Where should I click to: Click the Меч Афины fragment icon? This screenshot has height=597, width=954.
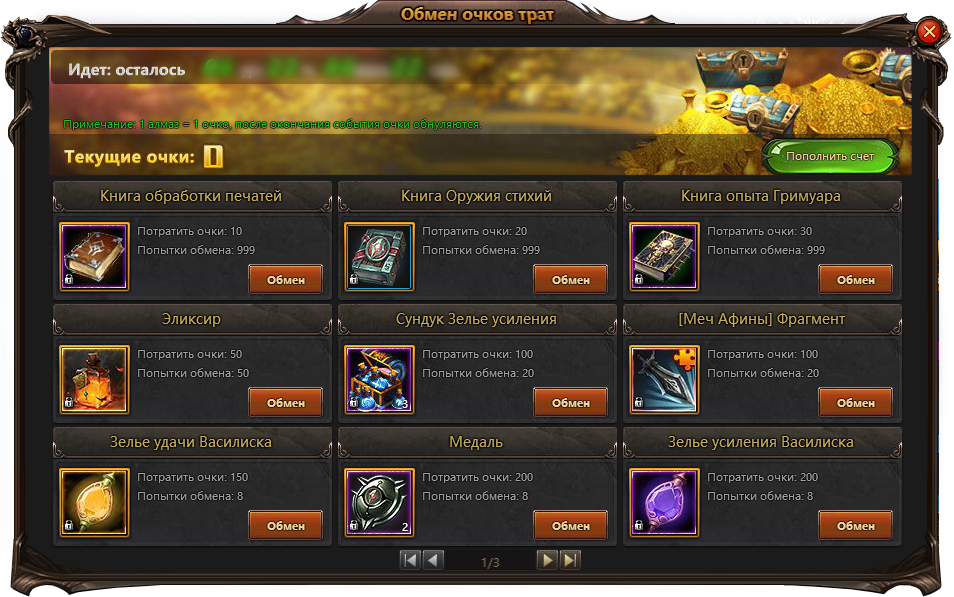pos(664,380)
